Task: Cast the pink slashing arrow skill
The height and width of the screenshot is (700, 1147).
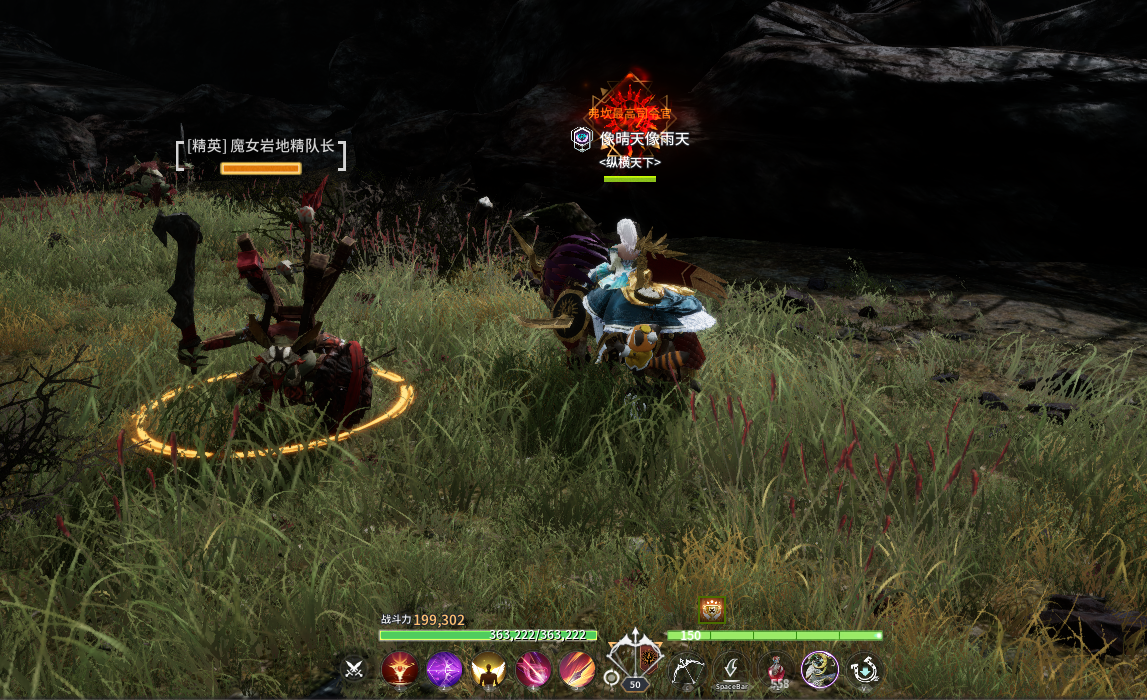Action: click(533, 669)
